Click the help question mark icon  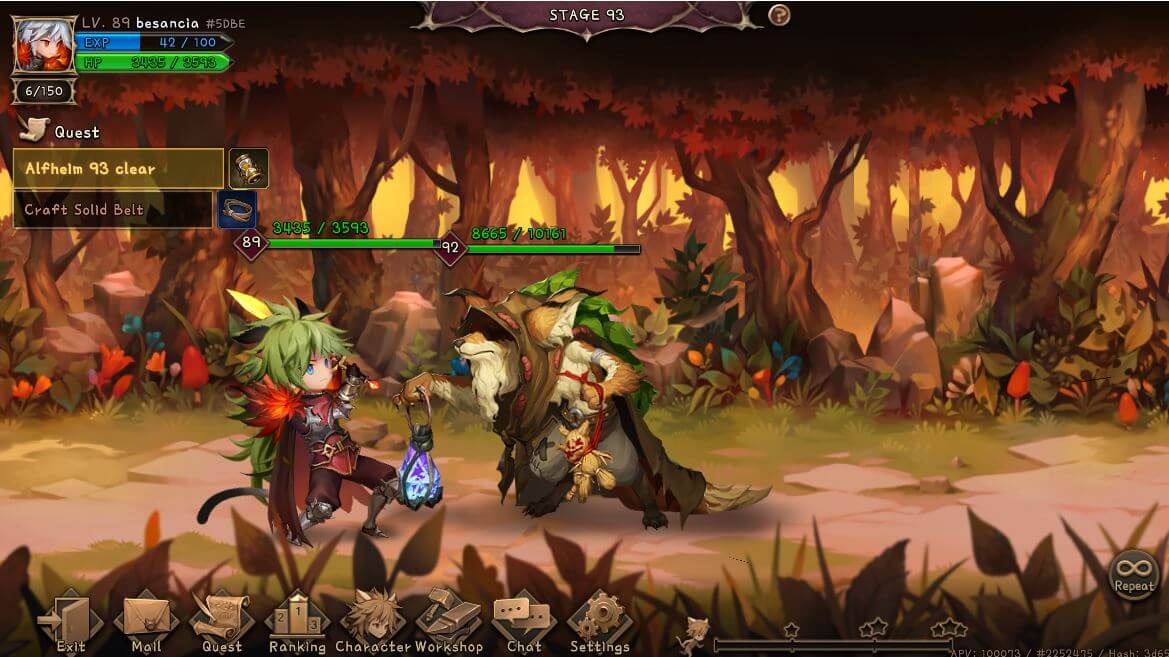779,15
